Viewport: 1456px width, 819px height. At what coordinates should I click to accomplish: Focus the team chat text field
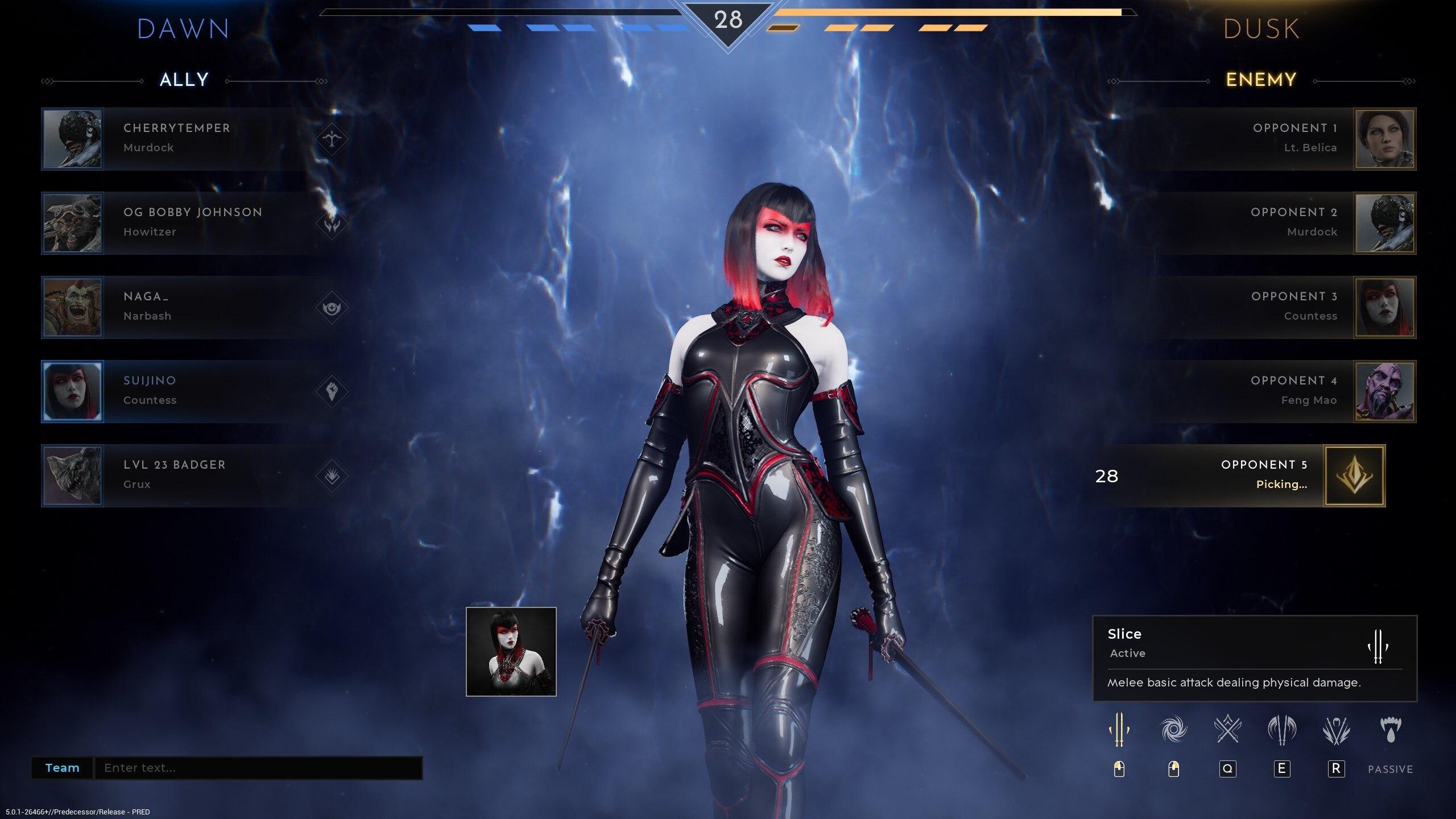[x=258, y=768]
